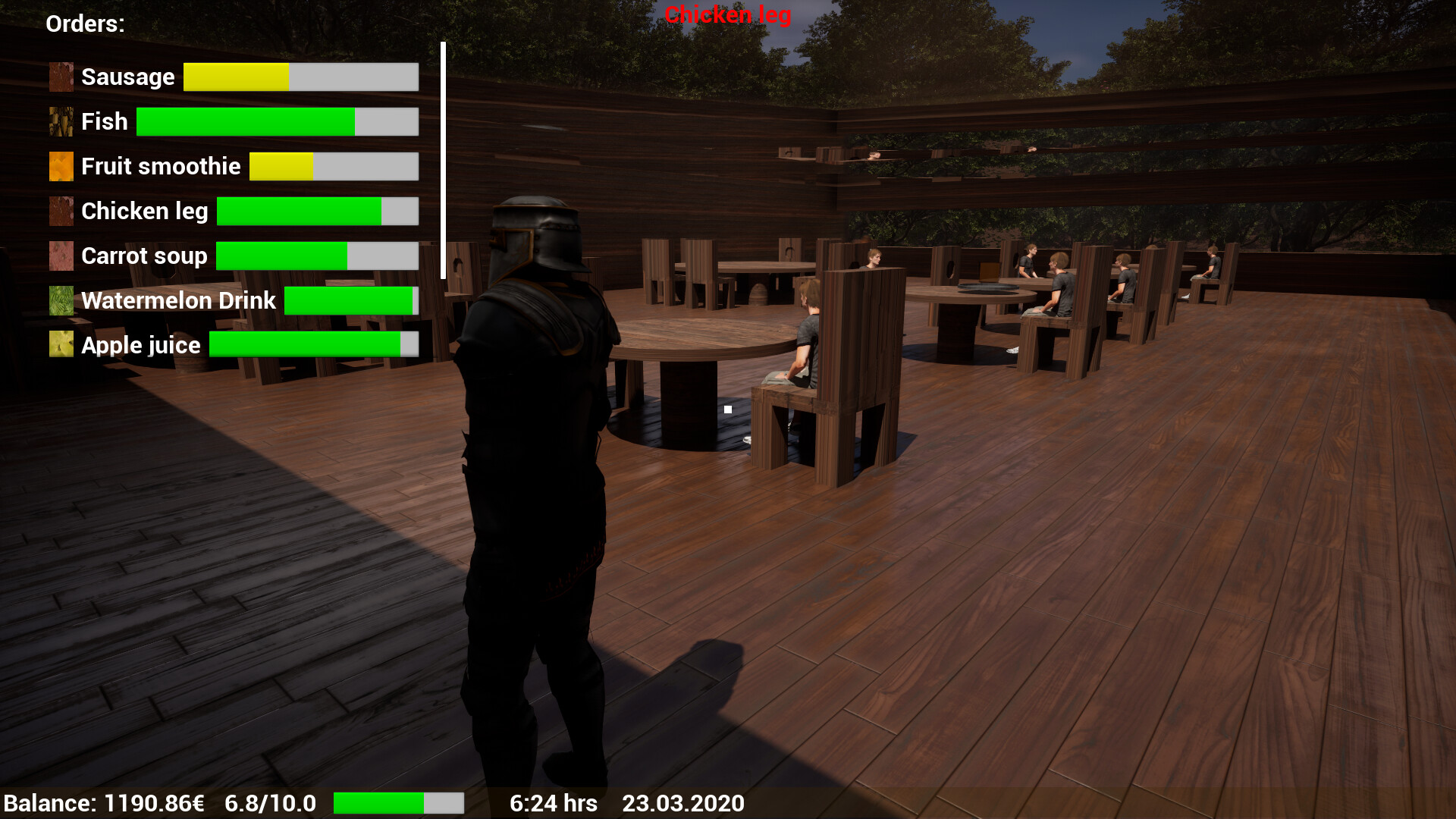Click the 6.8/10.0 rating label
Viewport: 1456px width, 819px height.
click(270, 802)
